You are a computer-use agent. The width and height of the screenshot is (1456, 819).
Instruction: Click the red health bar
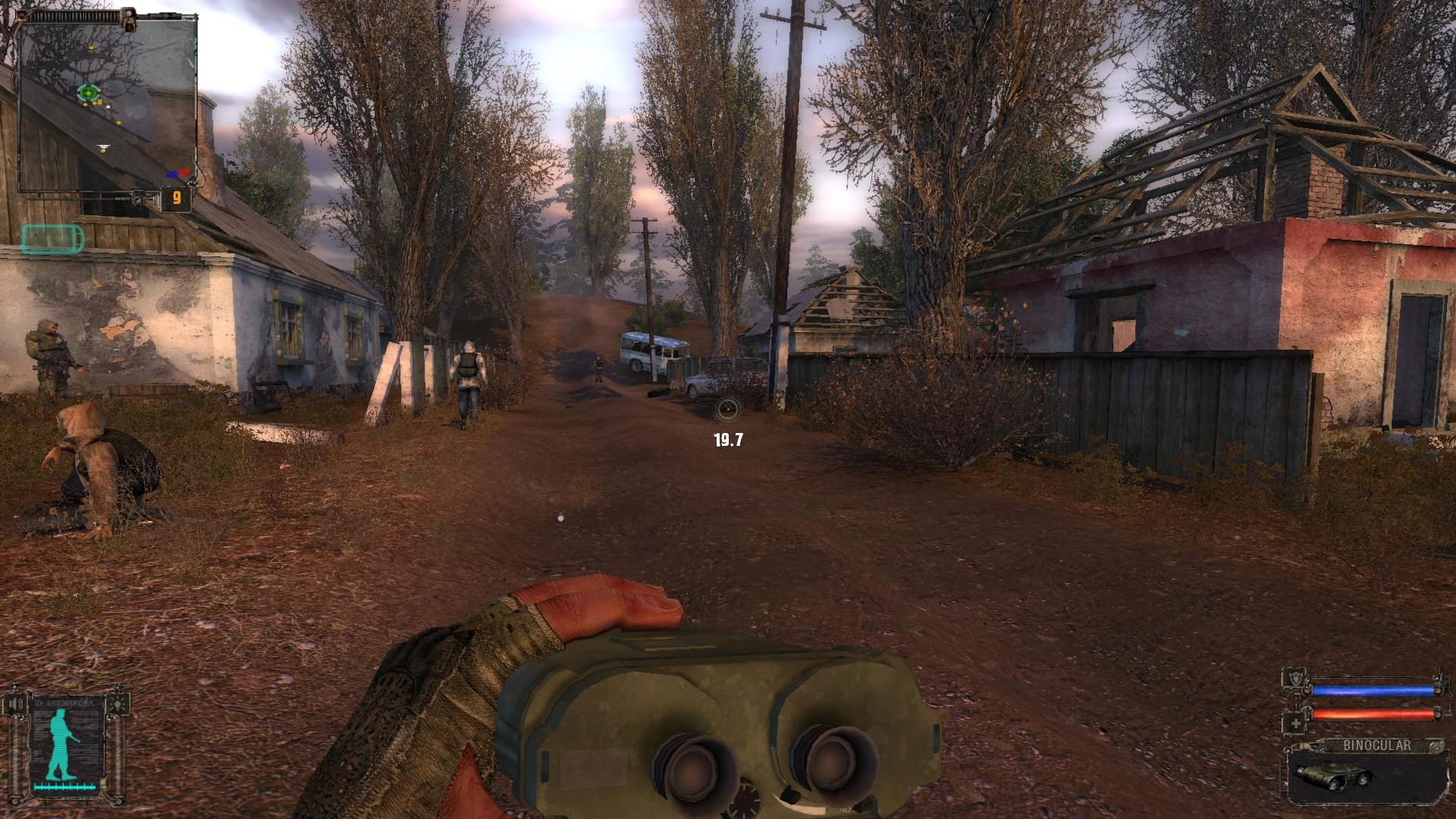click(x=1374, y=714)
